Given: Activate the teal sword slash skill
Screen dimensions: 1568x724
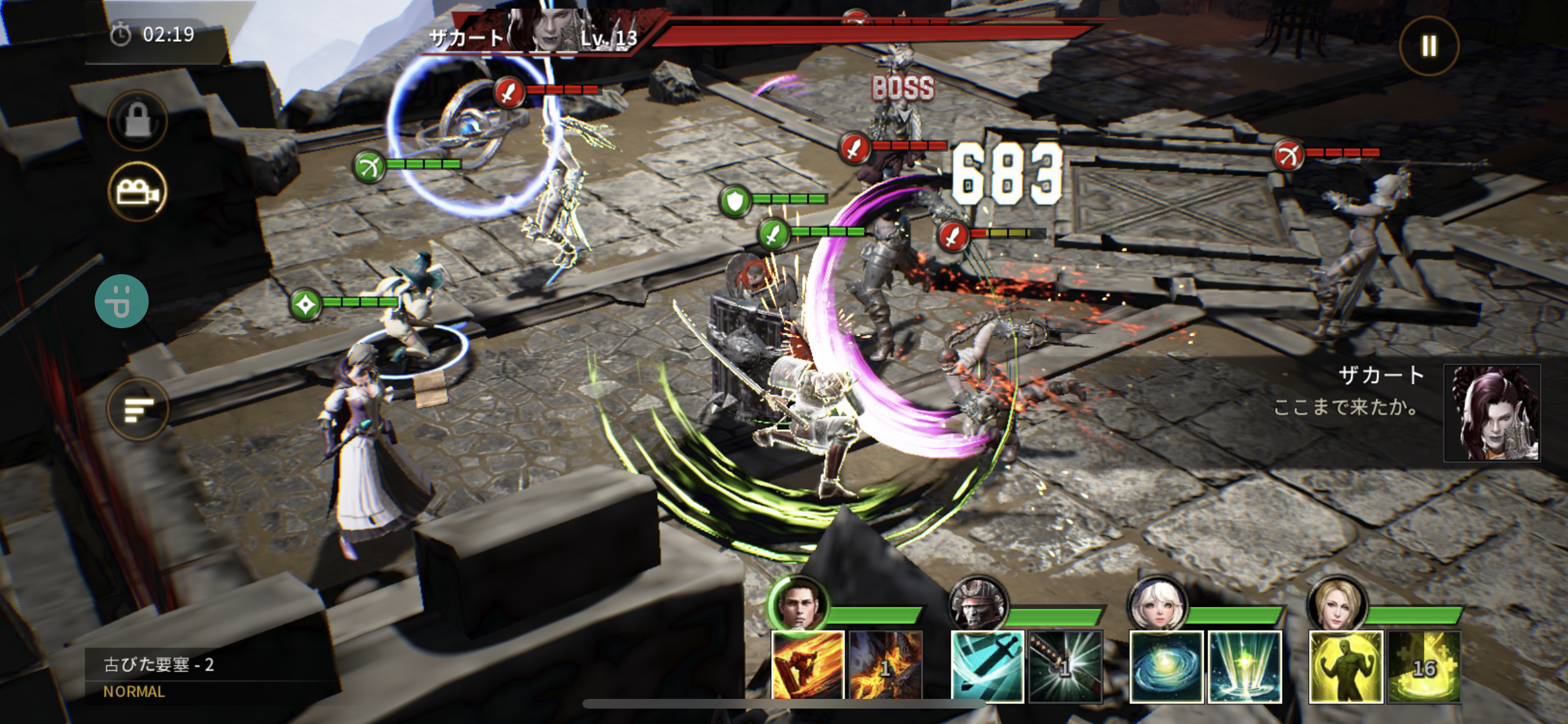Looking at the screenshot, I should pyautogui.click(x=987, y=665).
